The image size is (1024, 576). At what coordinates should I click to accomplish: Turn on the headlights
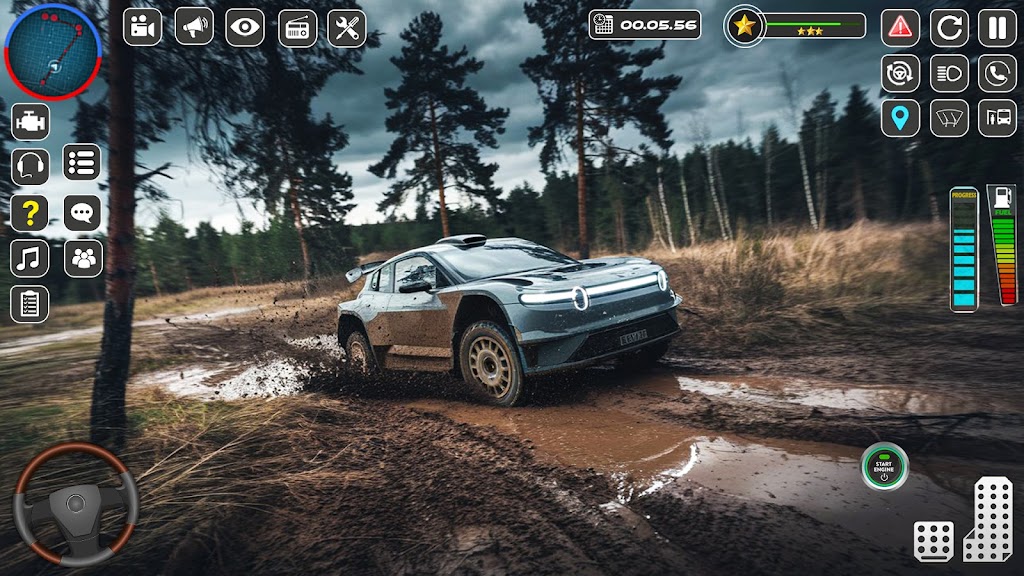coord(949,73)
